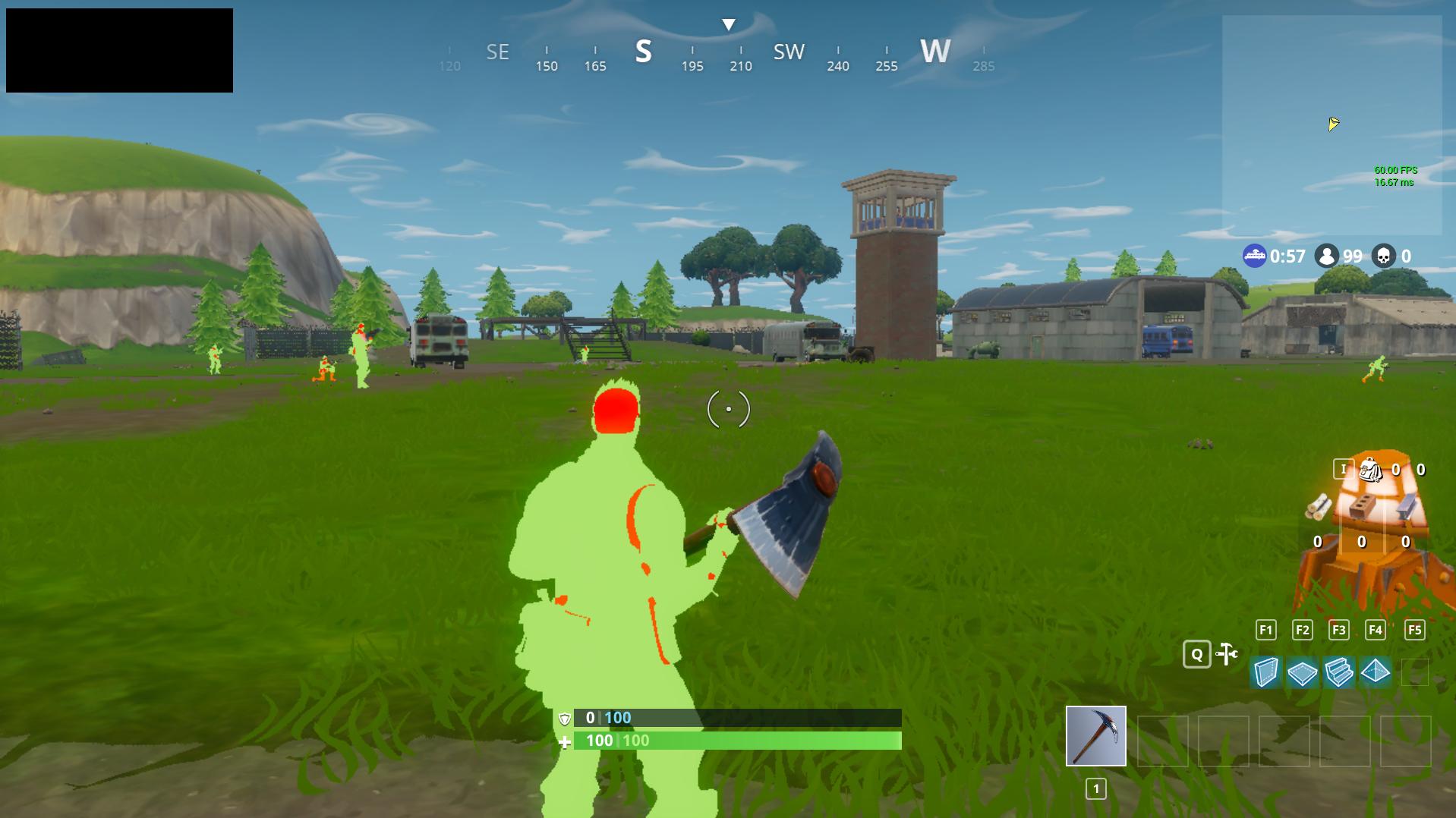Click the wood resource icon
Screen dimensions: 1456x818
[1319, 506]
